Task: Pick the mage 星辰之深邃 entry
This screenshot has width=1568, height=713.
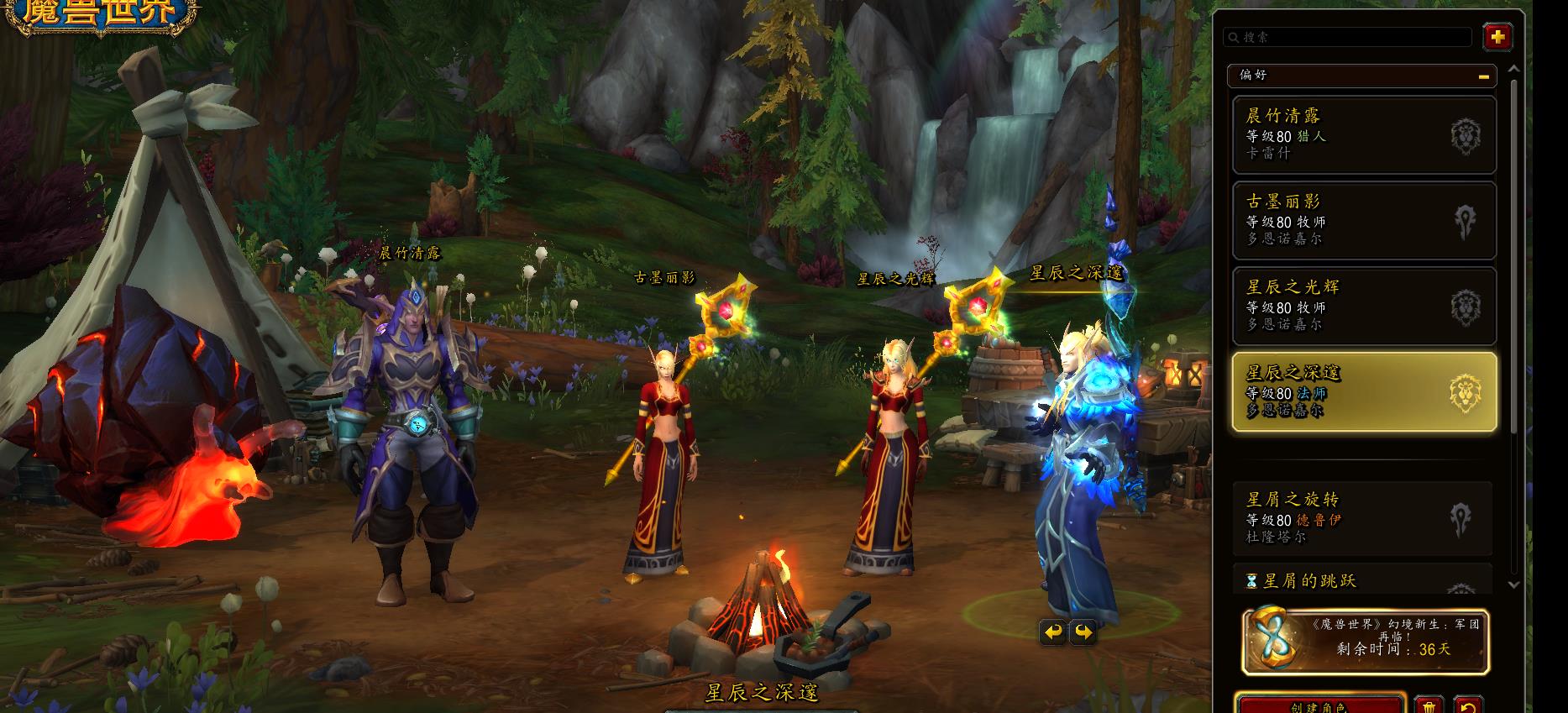Action: 1363,392
